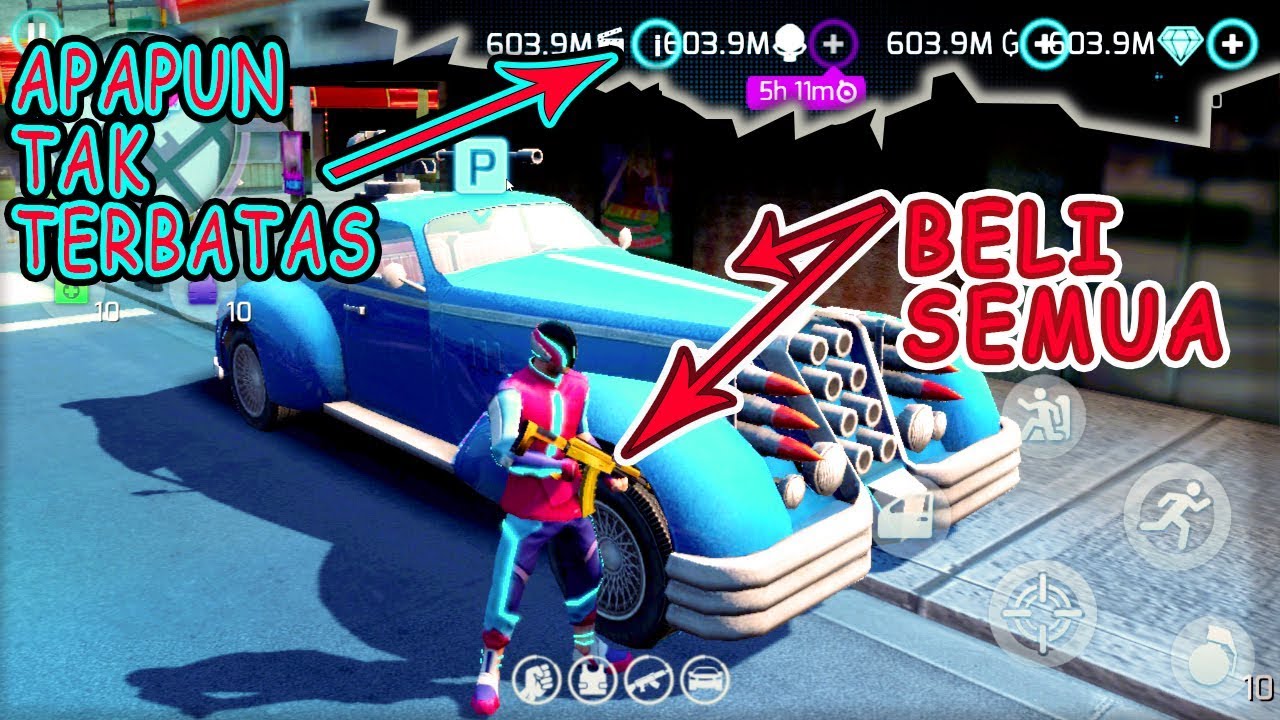Choose the assault rifle weapon icon

649,682
